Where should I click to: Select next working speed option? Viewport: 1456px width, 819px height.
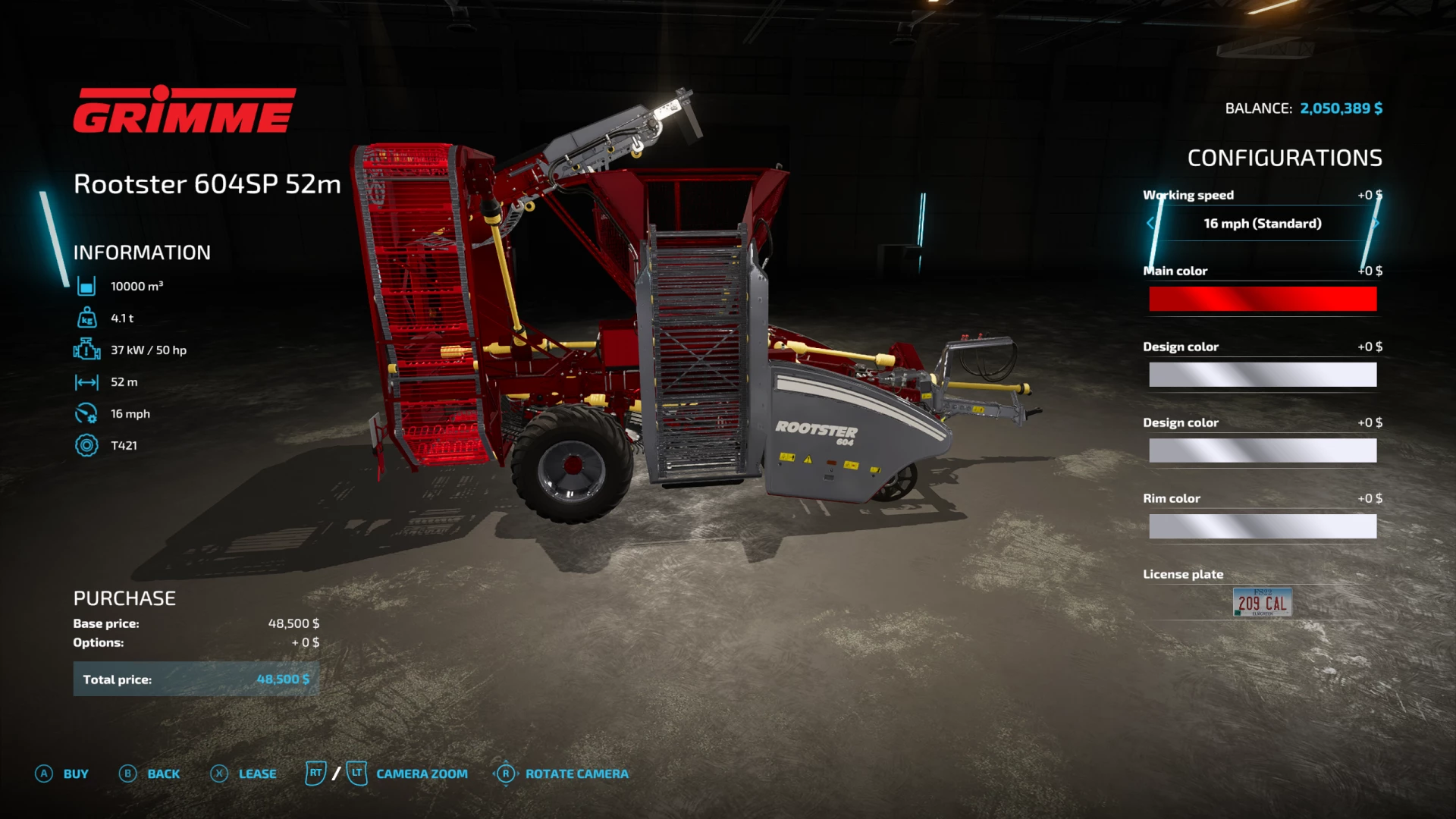pyautogui.click(x=1376, y=223)
